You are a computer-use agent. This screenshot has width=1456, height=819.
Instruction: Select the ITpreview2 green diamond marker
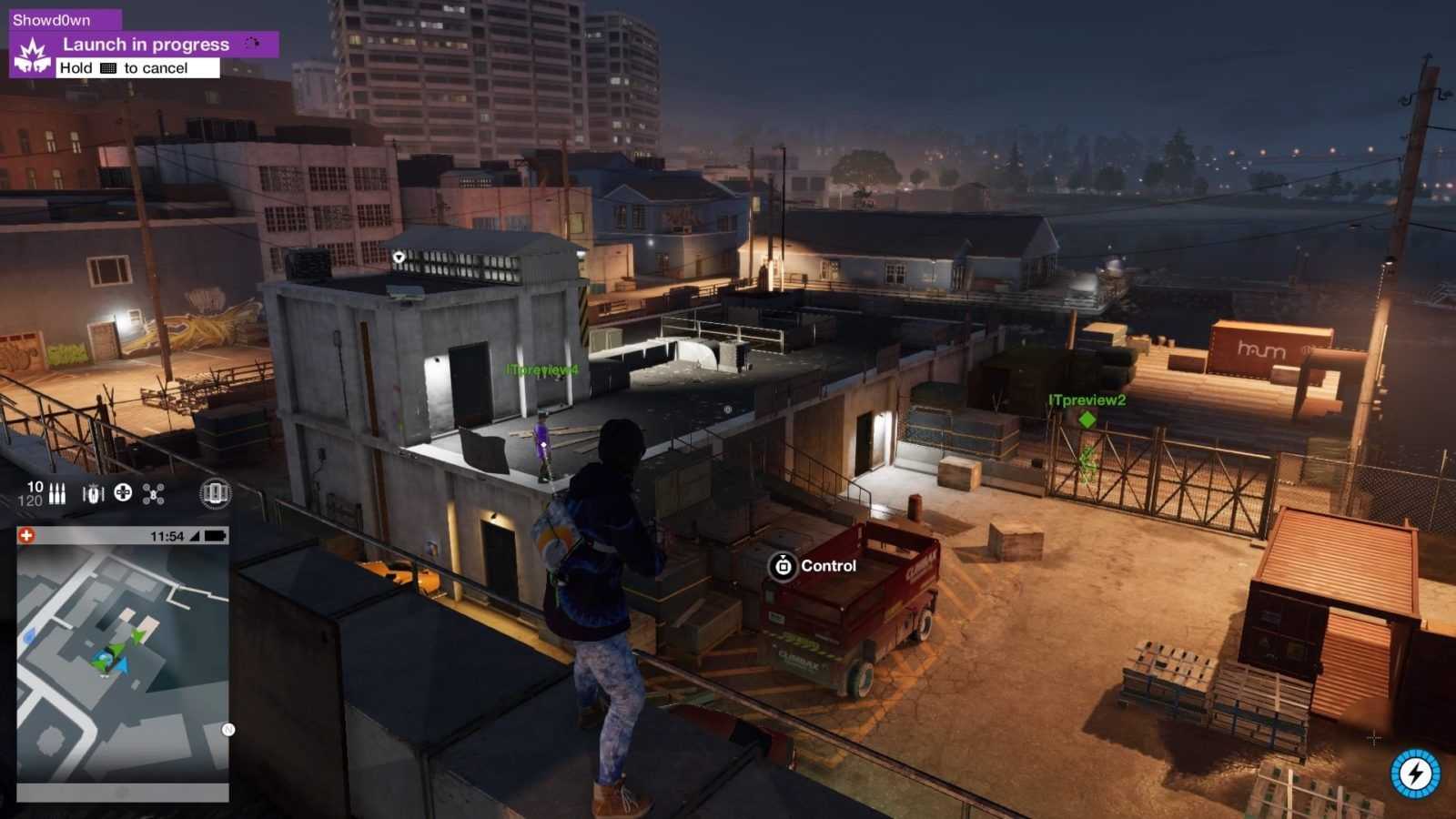click(x=1087, y=420)
